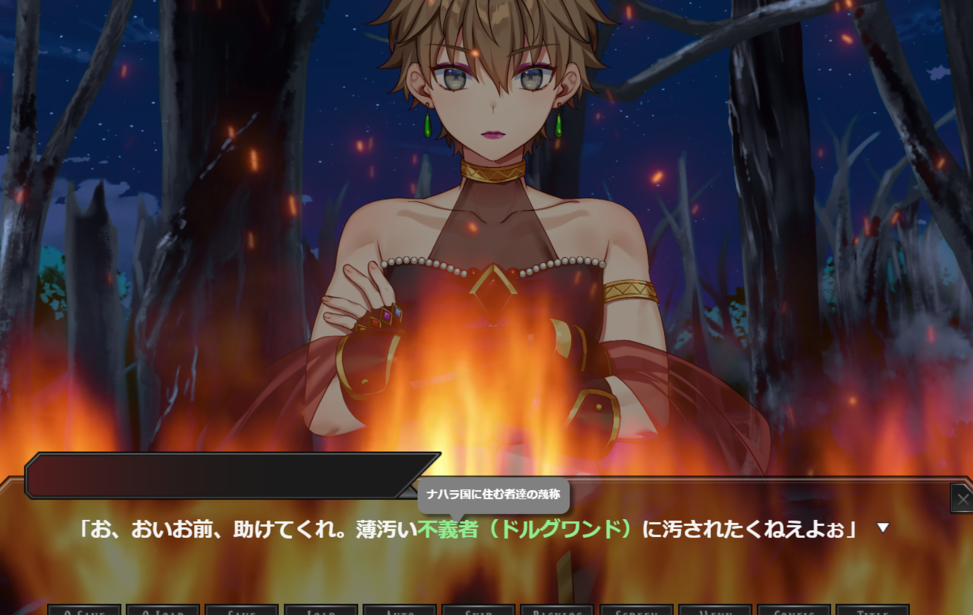Click the green 不義者（ドルグワンド） glossary term
The height and width of the screenshot is (615, 973).
click(x=526, y=529)
